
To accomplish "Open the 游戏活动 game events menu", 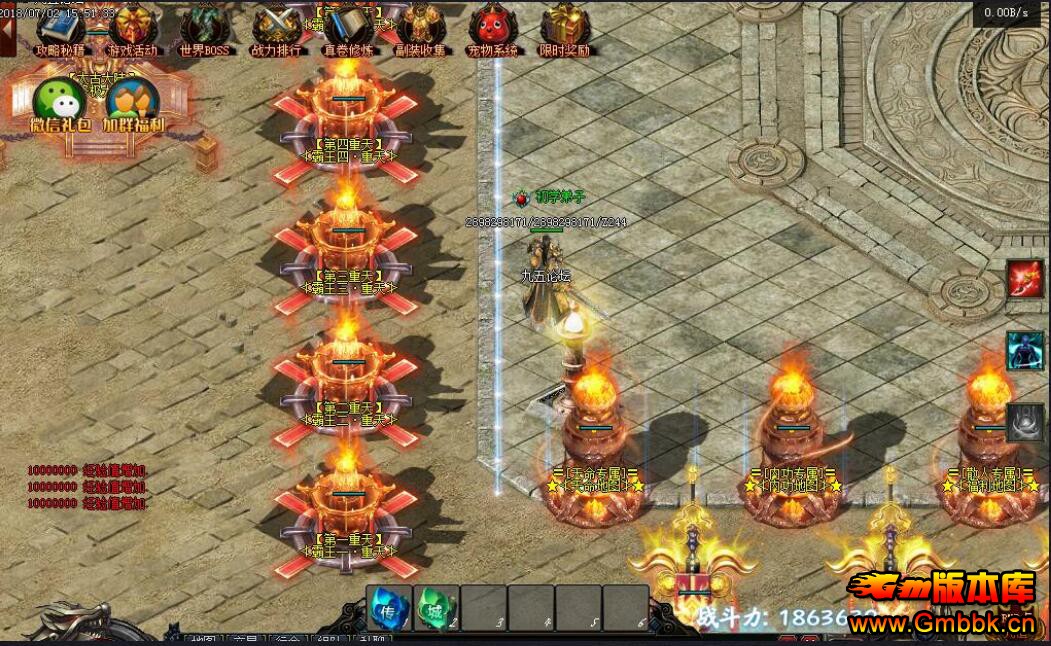I will (133, 28).
